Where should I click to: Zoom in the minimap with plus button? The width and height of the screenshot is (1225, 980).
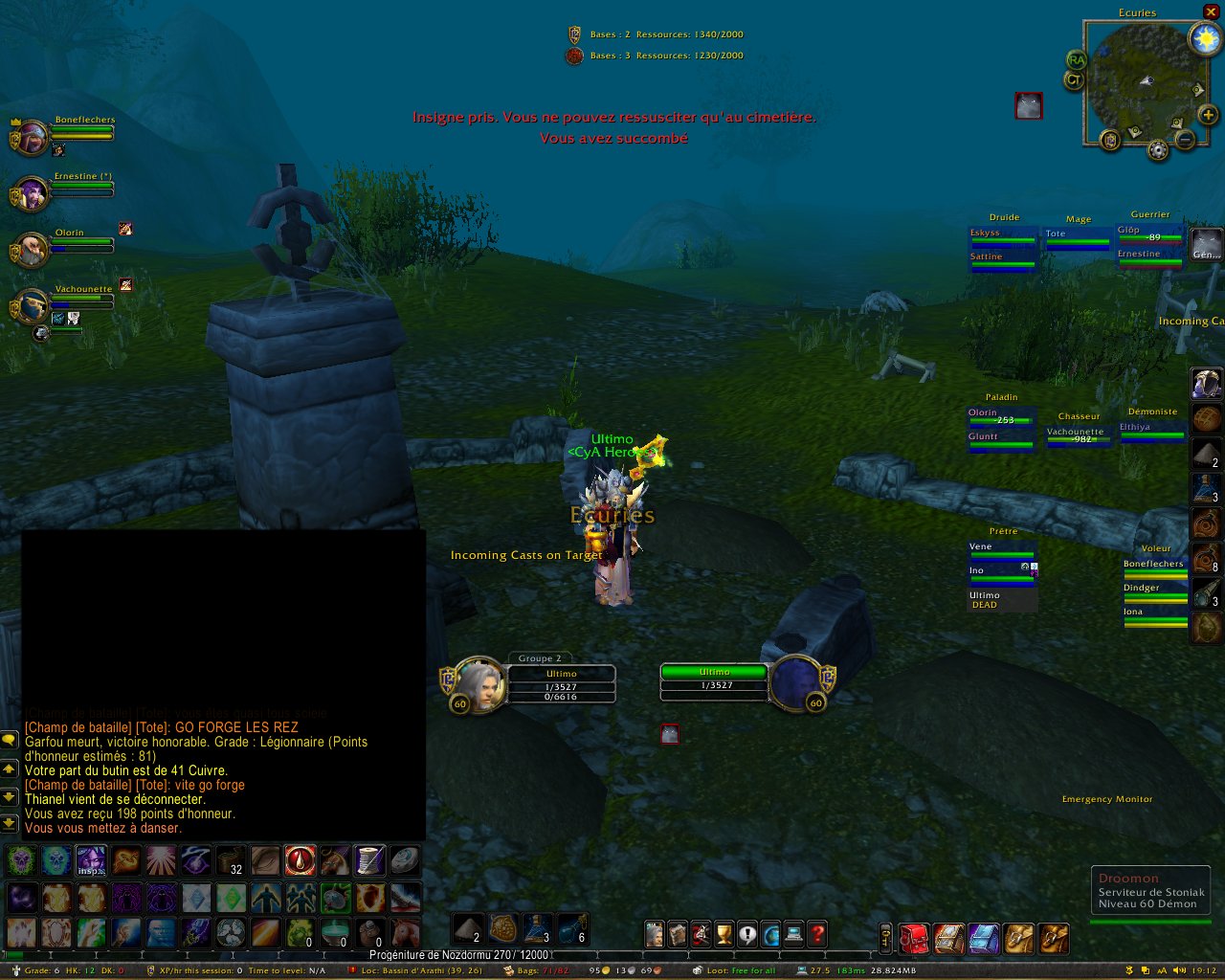(x=1208, y=116)
